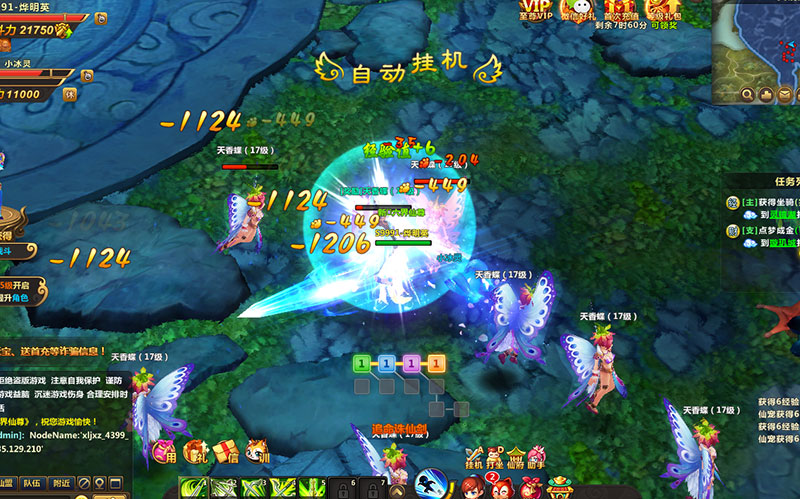
Task: Toggle auto-battle with the 挂机 button
Action: tap(474, 458)
